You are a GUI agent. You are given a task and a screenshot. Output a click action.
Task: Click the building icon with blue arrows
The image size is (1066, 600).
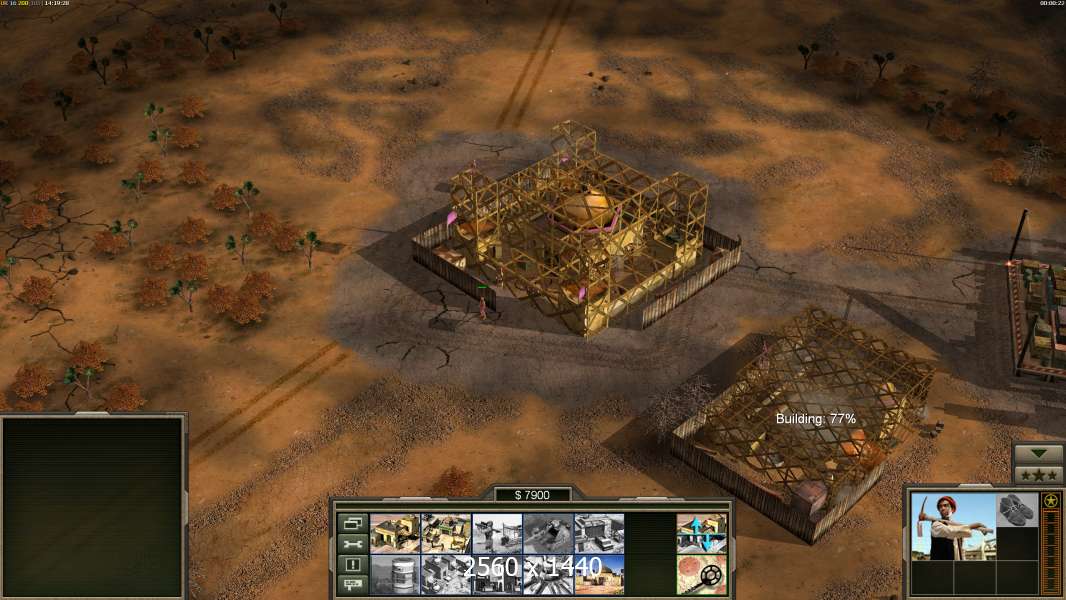(701, 534)
